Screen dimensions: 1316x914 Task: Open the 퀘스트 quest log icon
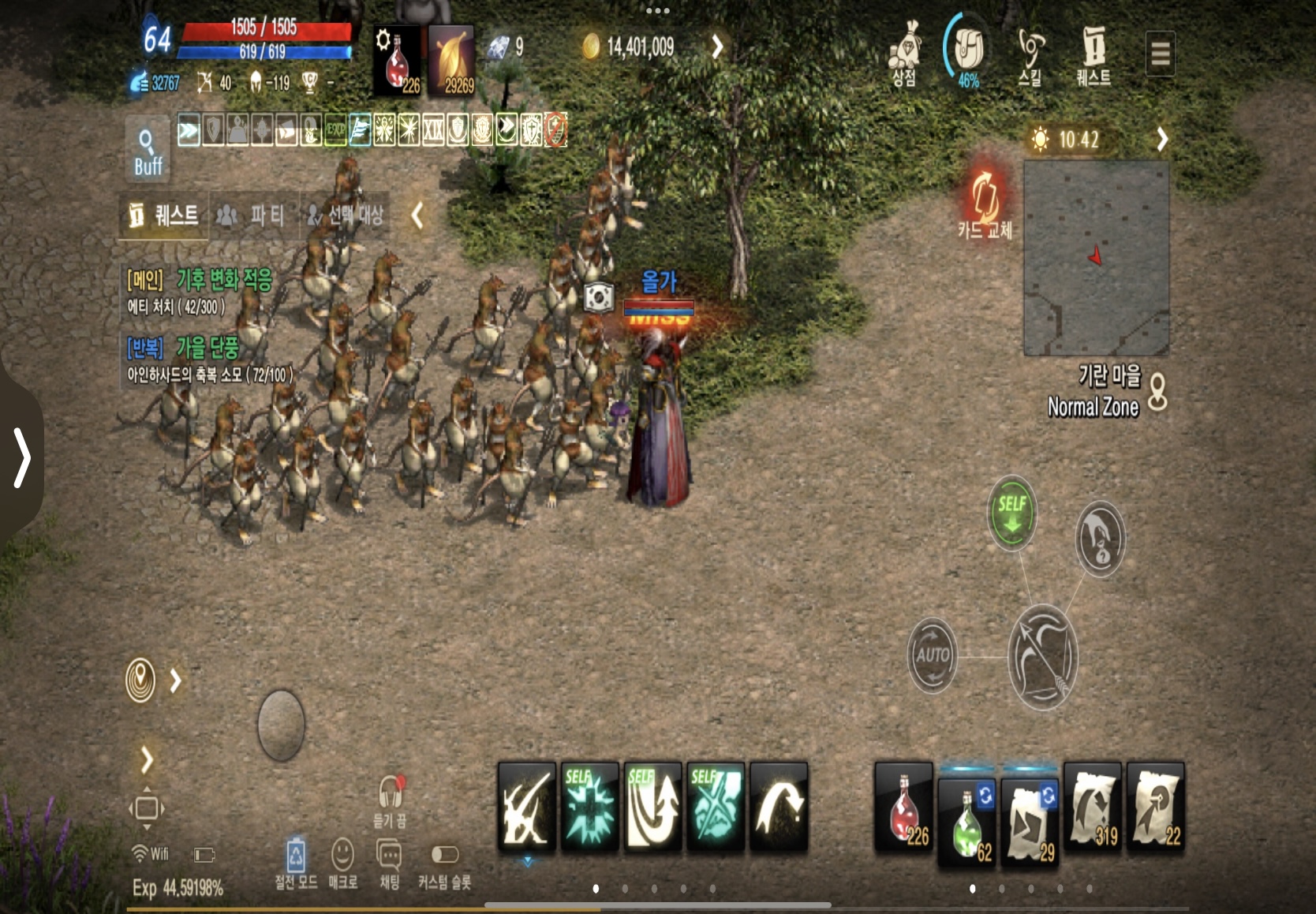pyautogui.click(x=1094, y=54)
